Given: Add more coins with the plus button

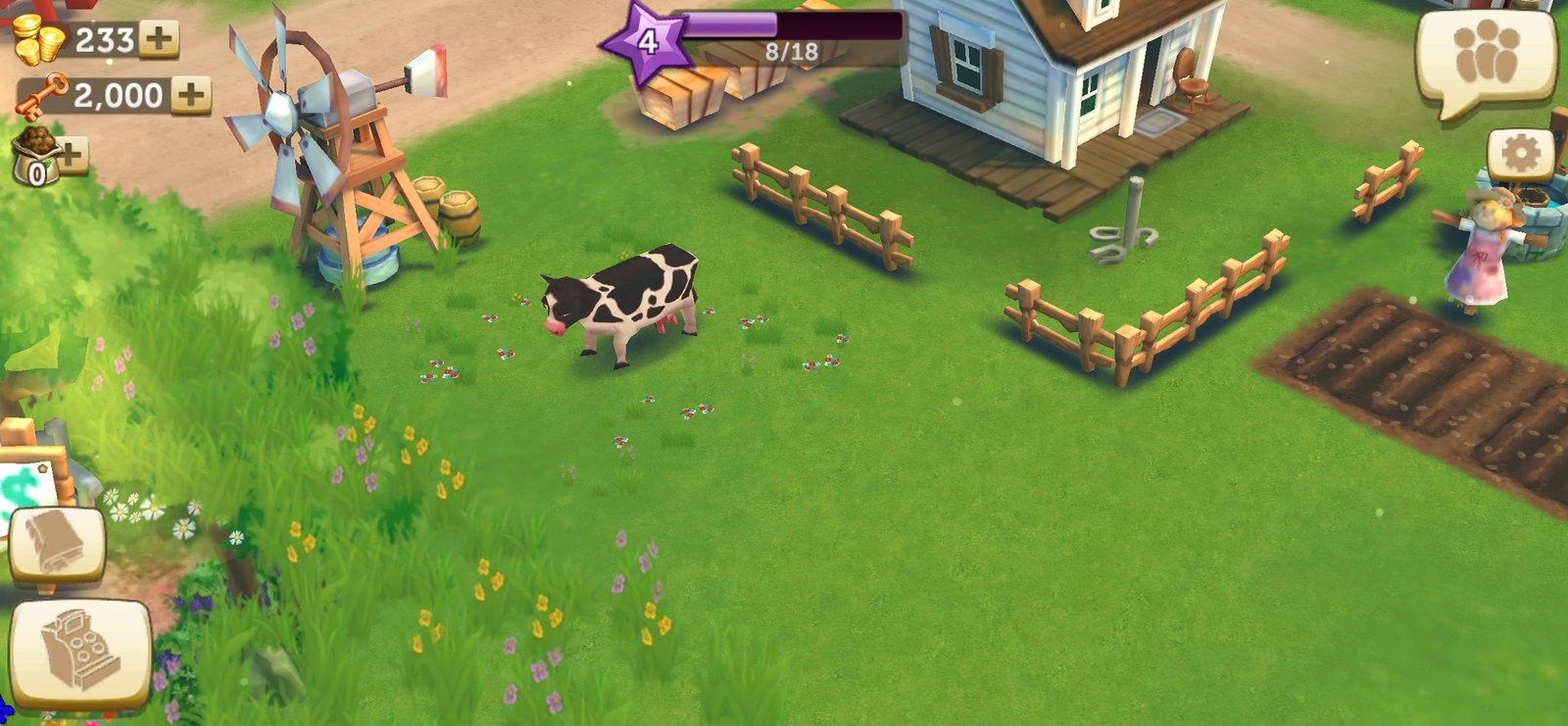Looking at the screenshot, I should click(x=159, y=40).
